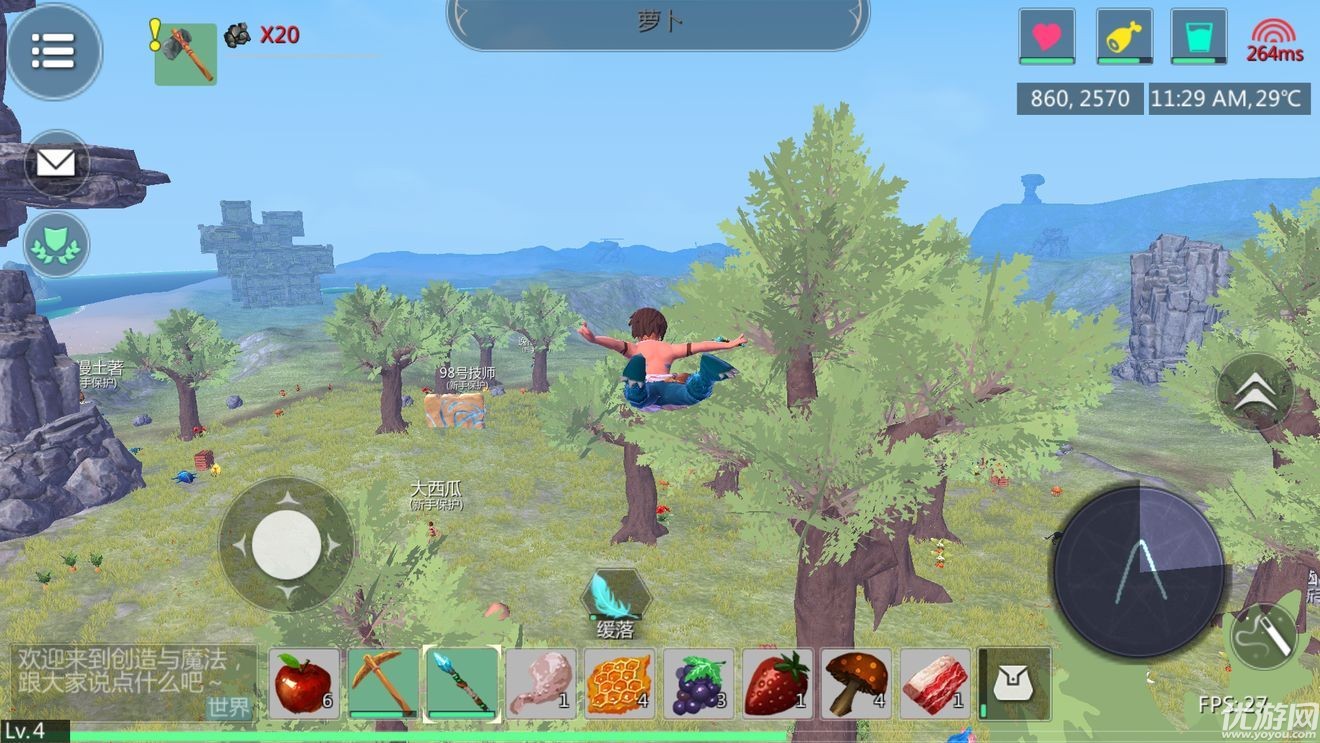The image size is (1320, 743).
Task: Open the main menu list button
Action: (x=54, y=51)
